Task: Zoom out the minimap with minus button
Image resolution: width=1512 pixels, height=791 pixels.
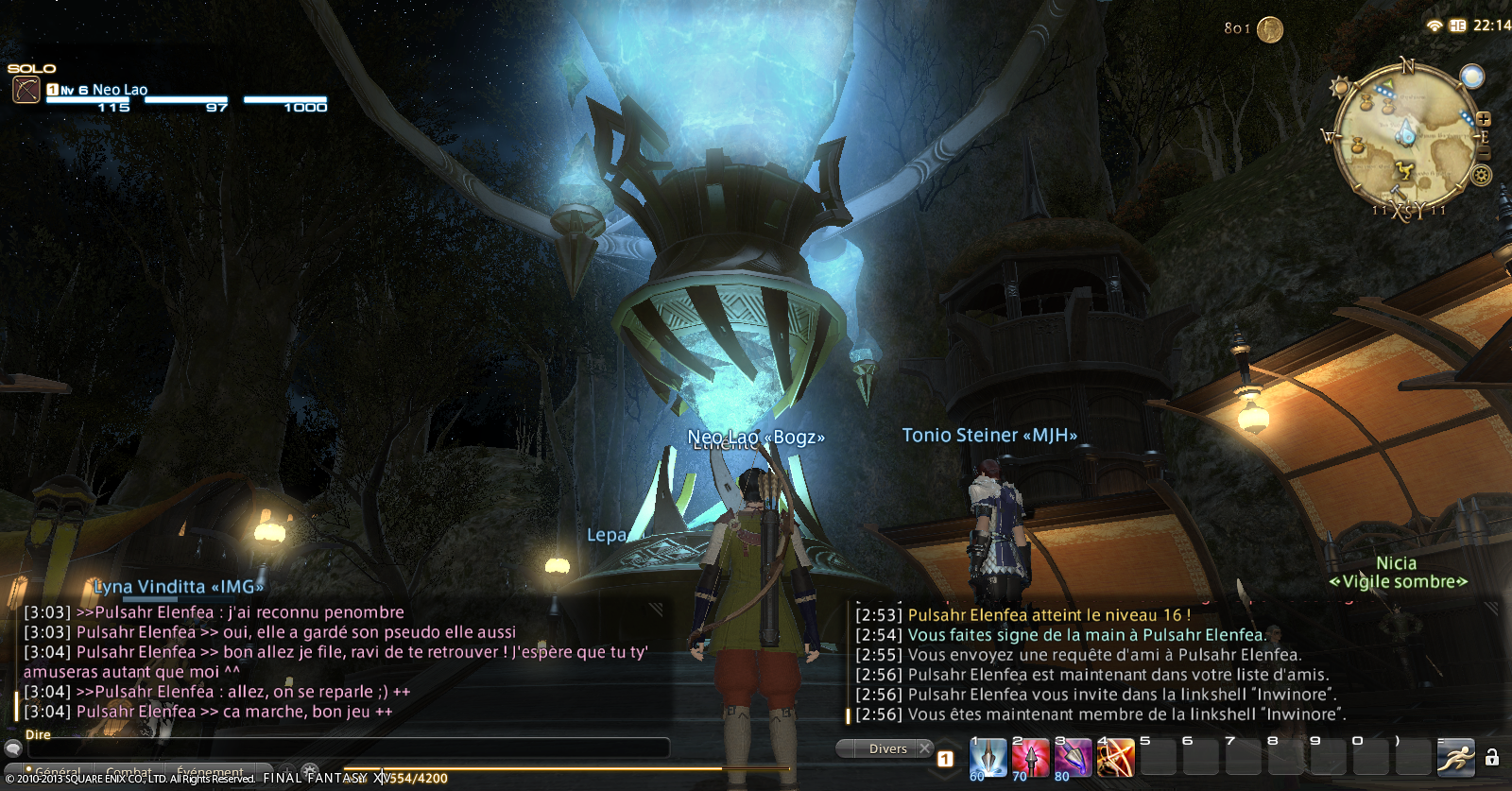Action: pos(1484,151)
